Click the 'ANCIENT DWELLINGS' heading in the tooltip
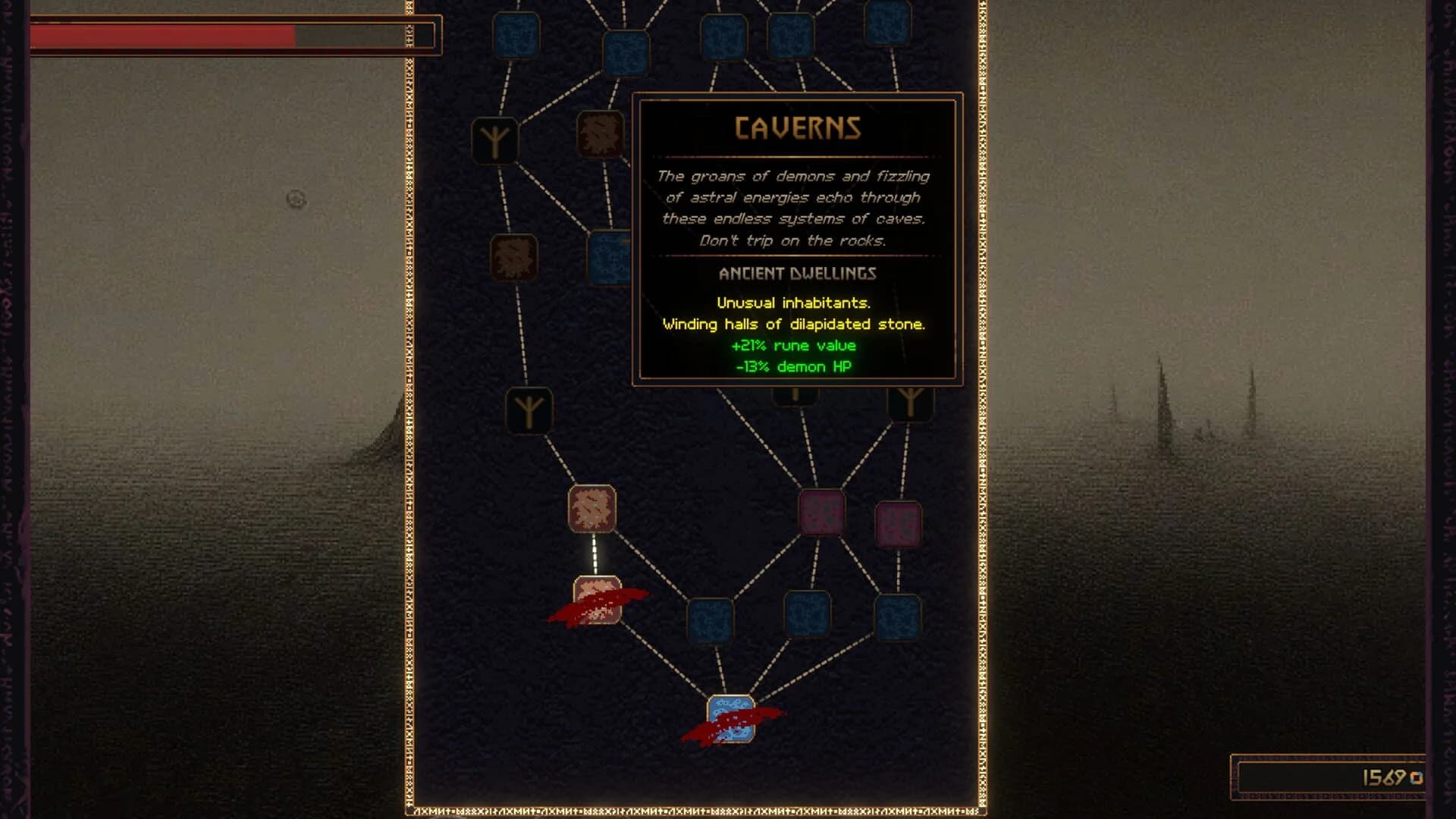Screen dimensions: 1456x819 [x=796, y=275]
